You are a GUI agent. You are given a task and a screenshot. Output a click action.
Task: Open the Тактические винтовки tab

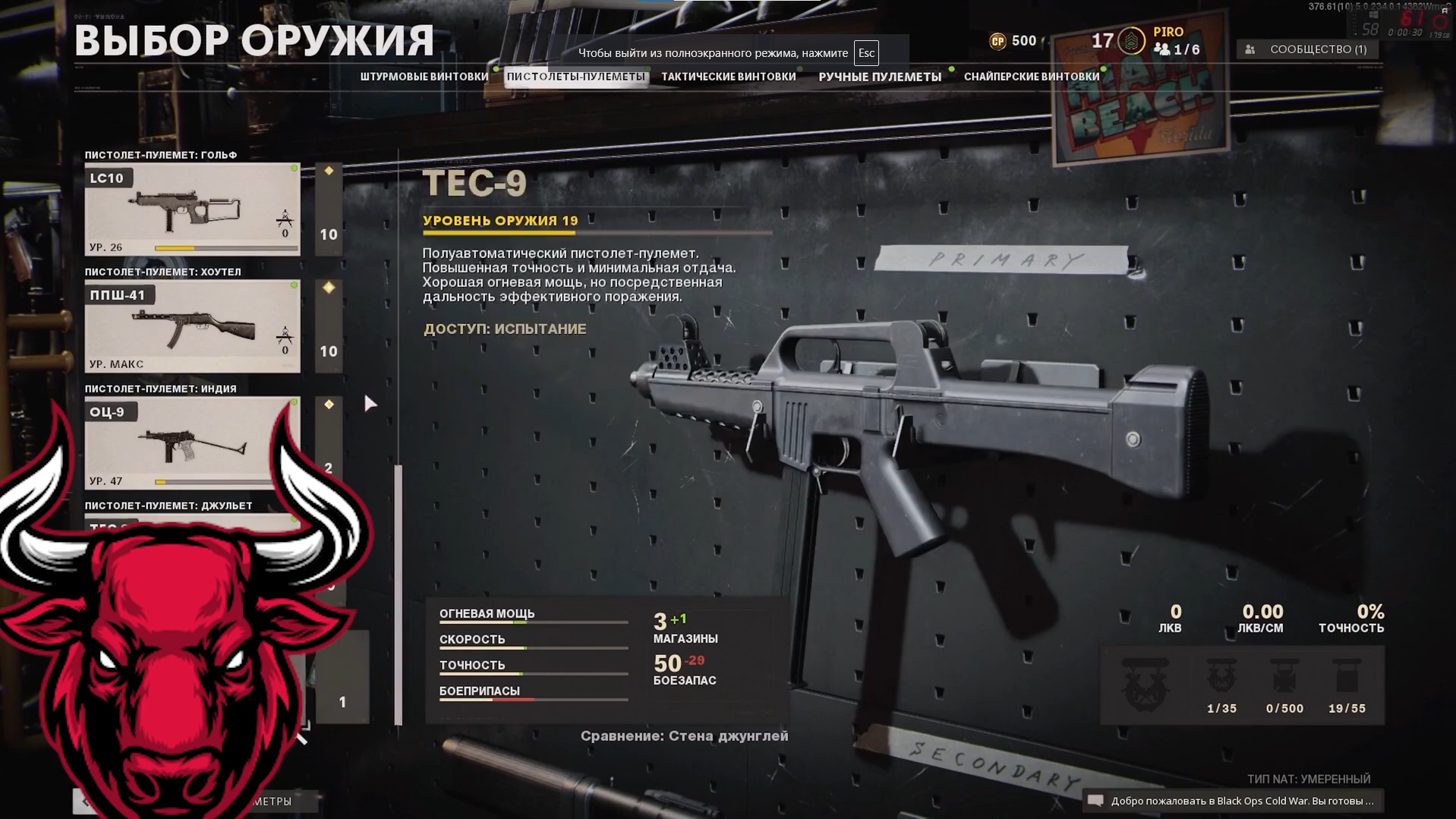pyautogui.click(x=728, y=77)
